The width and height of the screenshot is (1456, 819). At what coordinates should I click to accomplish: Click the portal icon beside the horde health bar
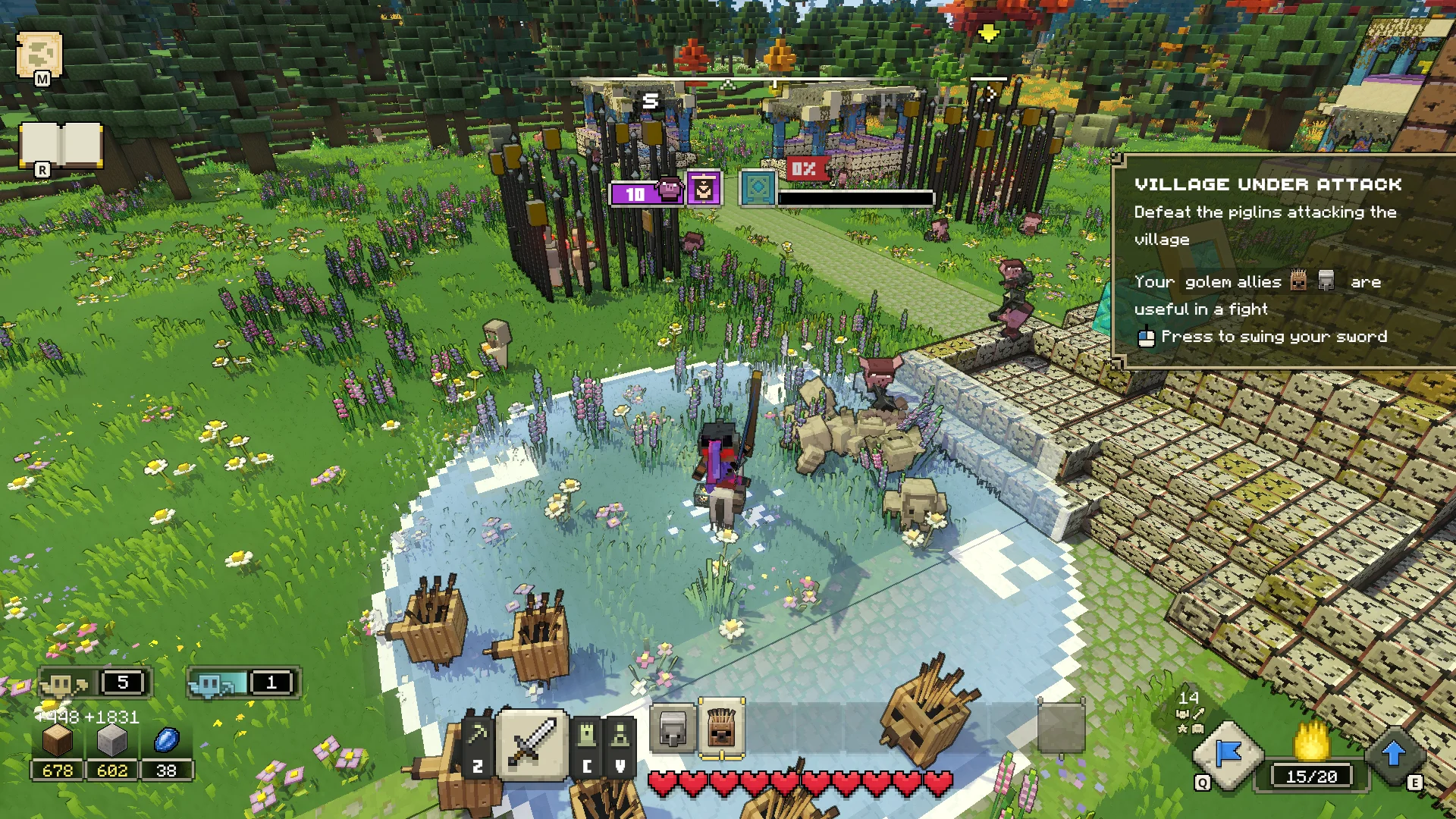[x=758, y=188]
